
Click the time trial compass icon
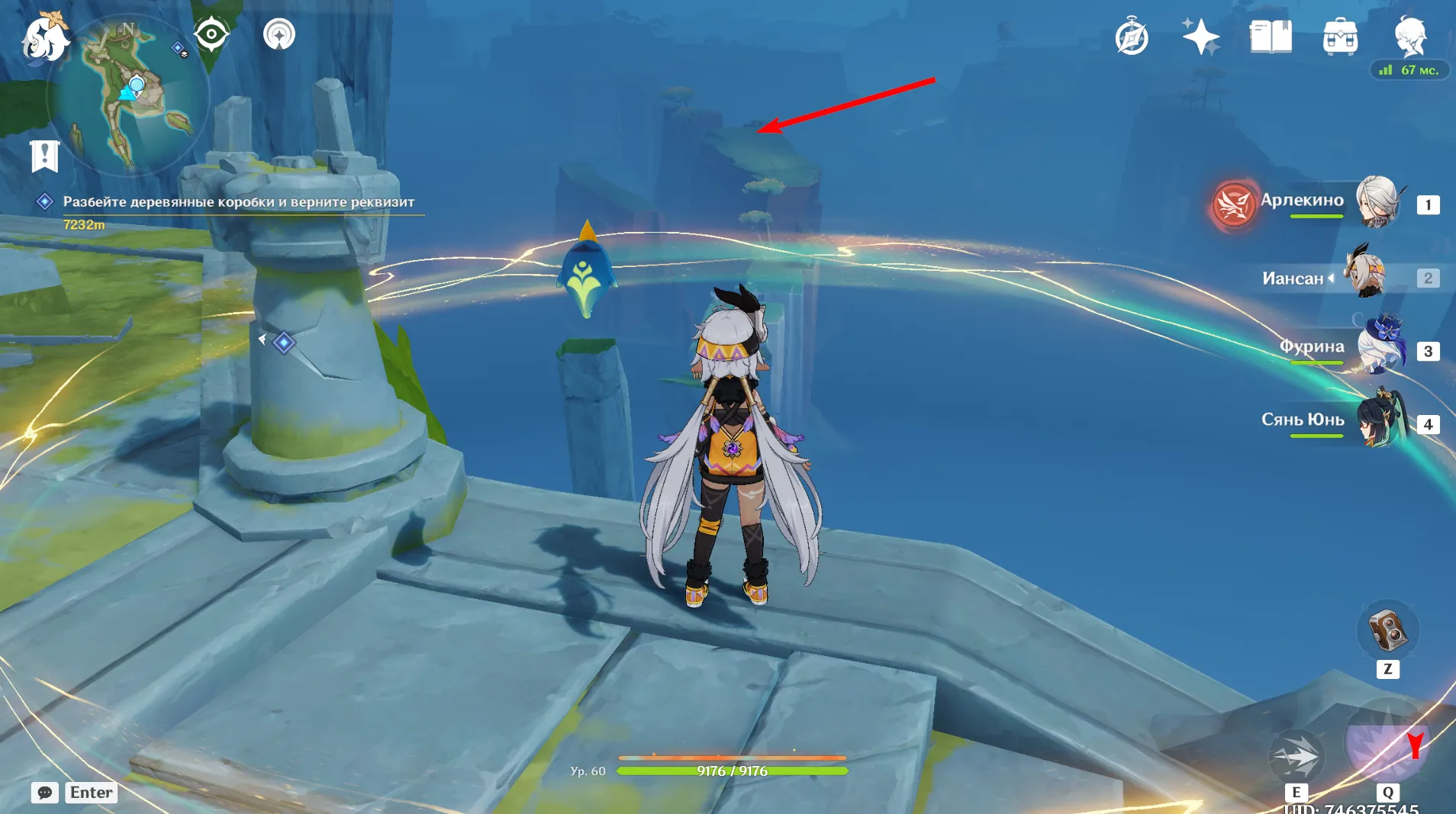(x=1132, y=35)
